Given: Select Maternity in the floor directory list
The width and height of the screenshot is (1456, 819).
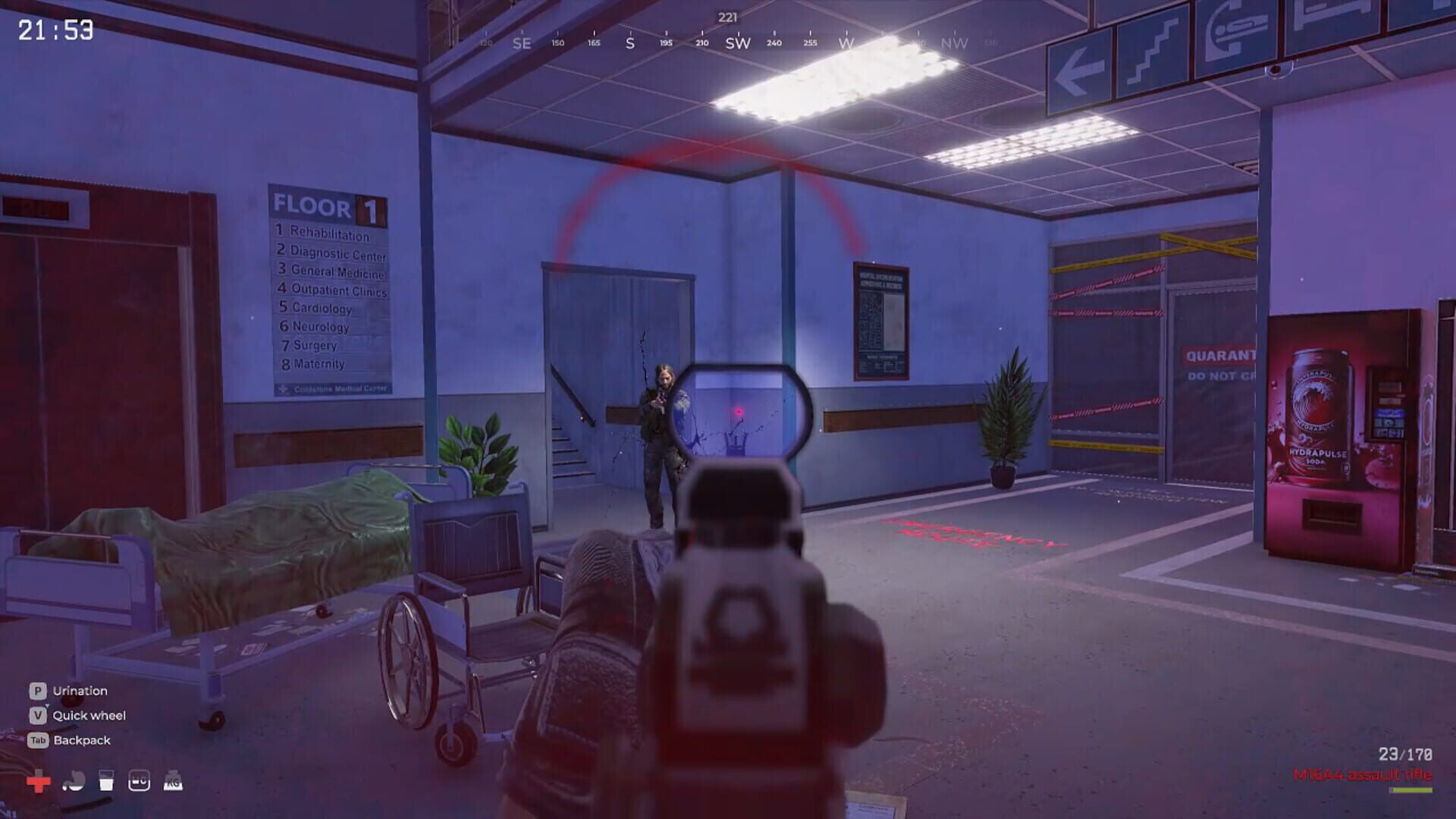Looking at the screenshot, I should pos(317,363).
